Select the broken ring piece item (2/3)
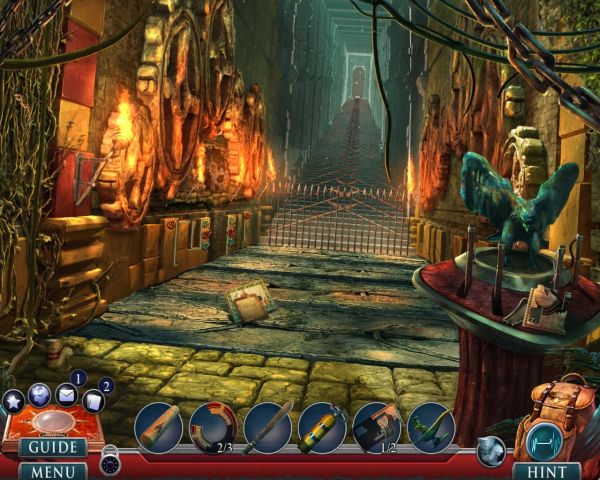The height and width of the screenshot is (480, 600). pos(213,426)
